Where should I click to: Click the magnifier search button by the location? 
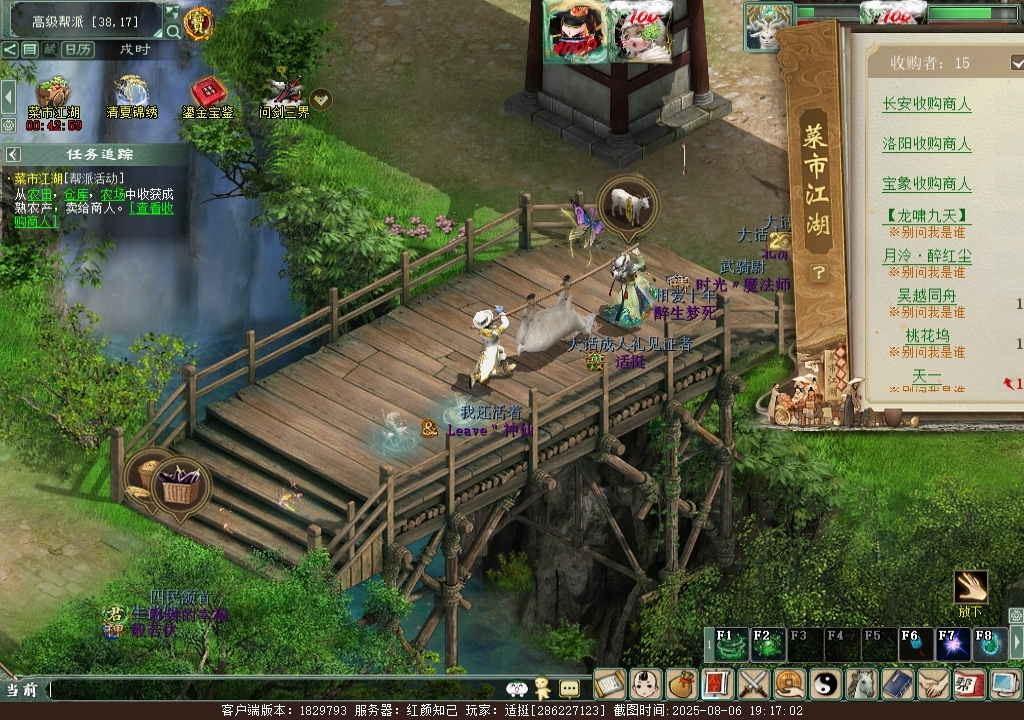pos(174,31)
